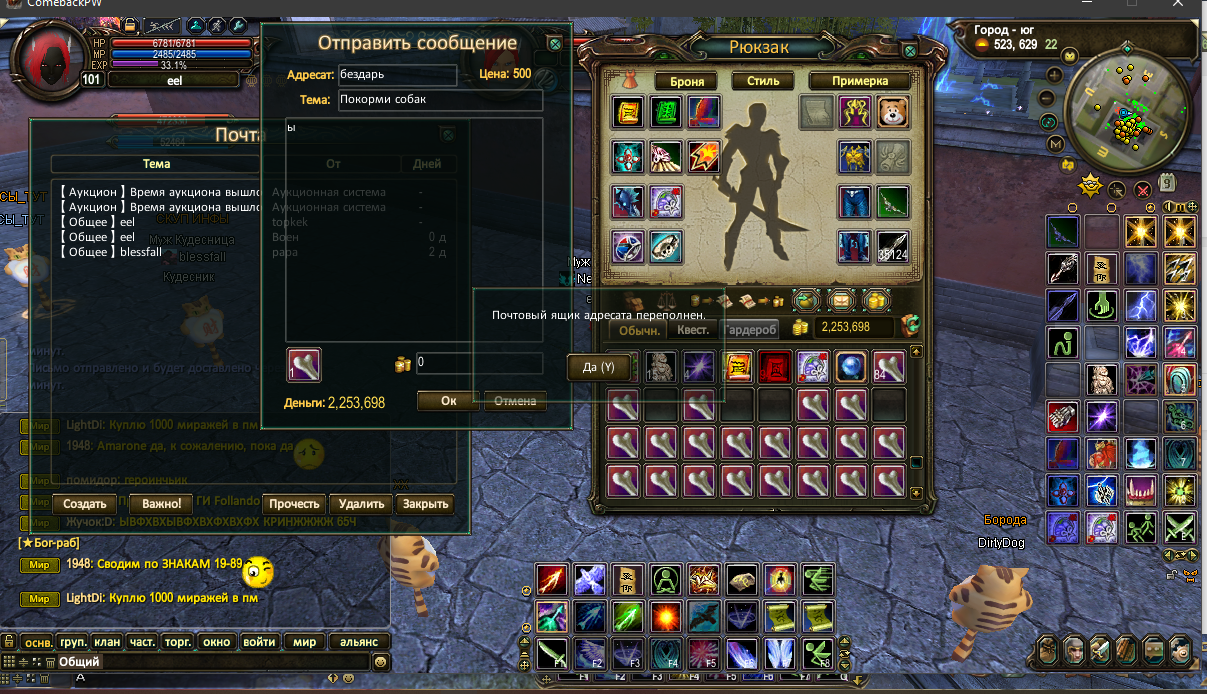1207x694 pixels.
Task: Close the Рюкзак backpack window
Action: coord(910,50)
